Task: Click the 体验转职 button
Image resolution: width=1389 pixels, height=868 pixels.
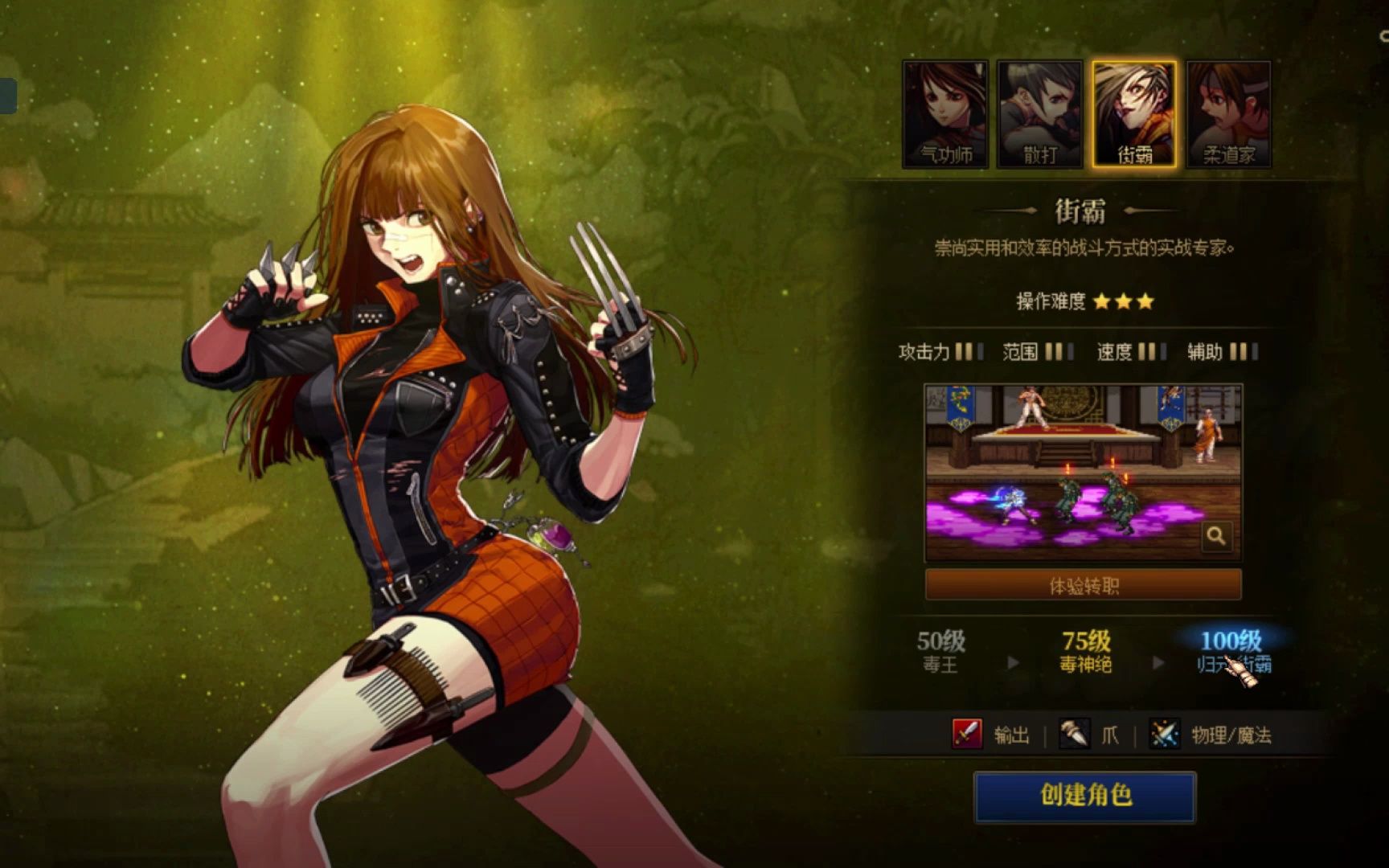Action: 1083,585
